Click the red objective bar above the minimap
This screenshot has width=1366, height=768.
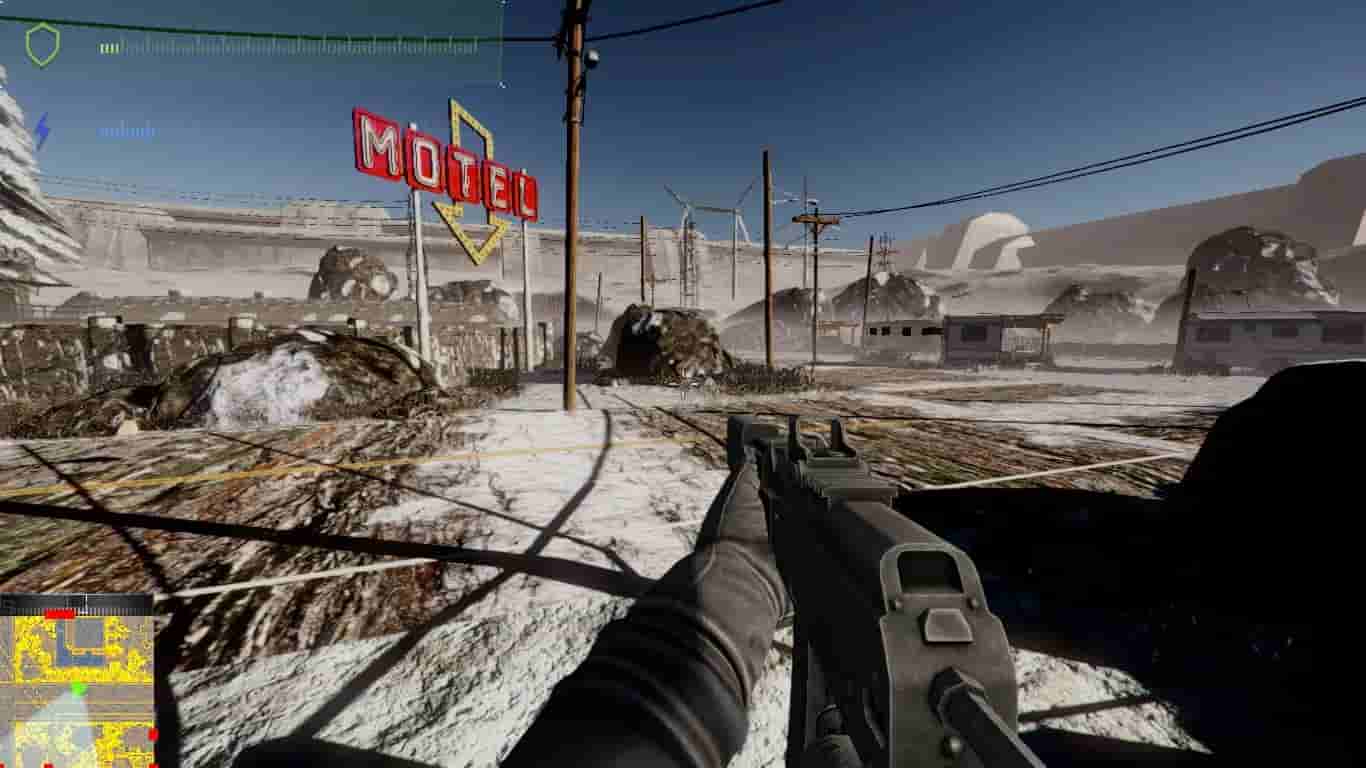pos(59,614)
